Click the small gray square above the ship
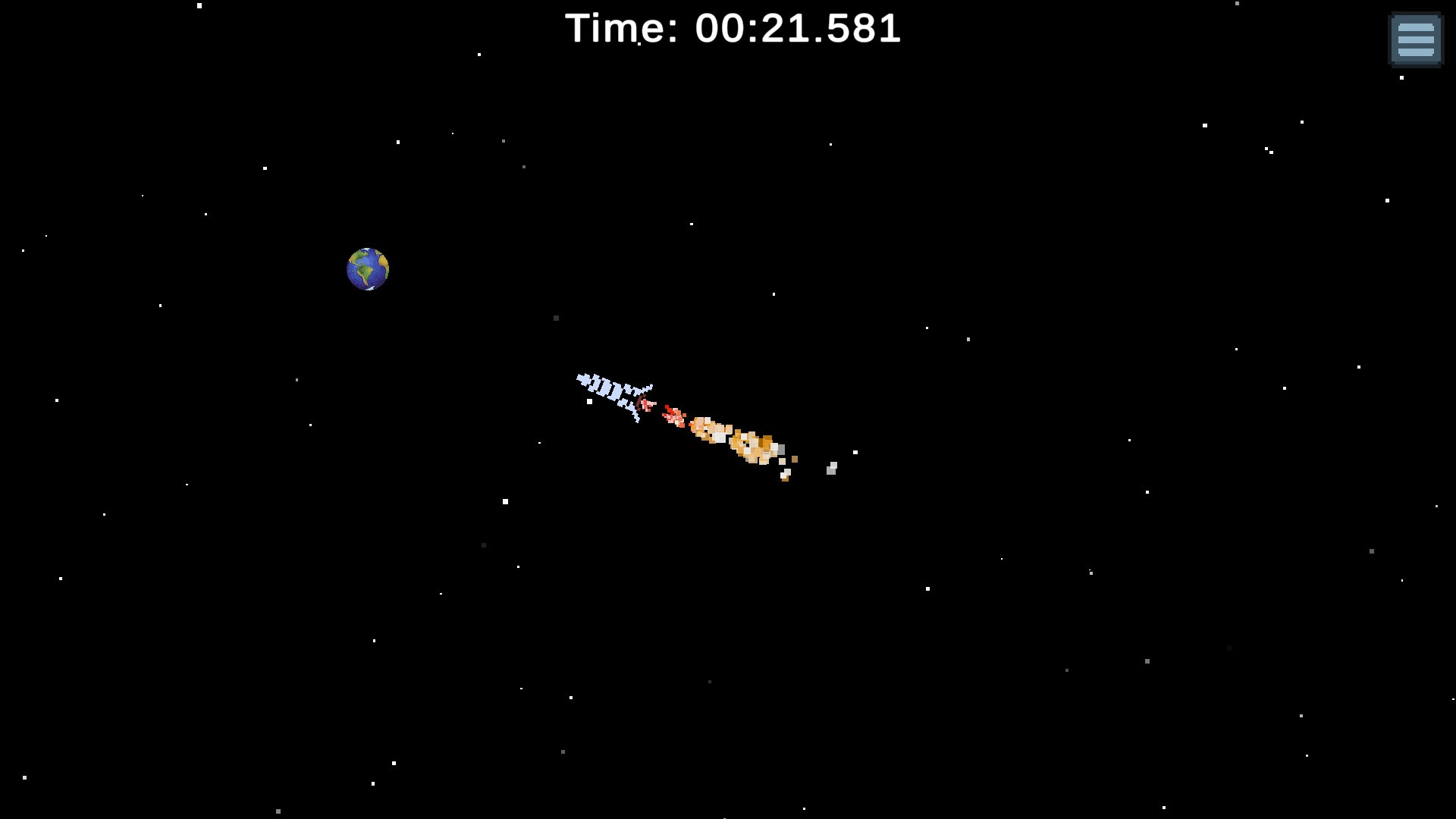Screen dimensions: 1456x819 [x=557, y=318]
